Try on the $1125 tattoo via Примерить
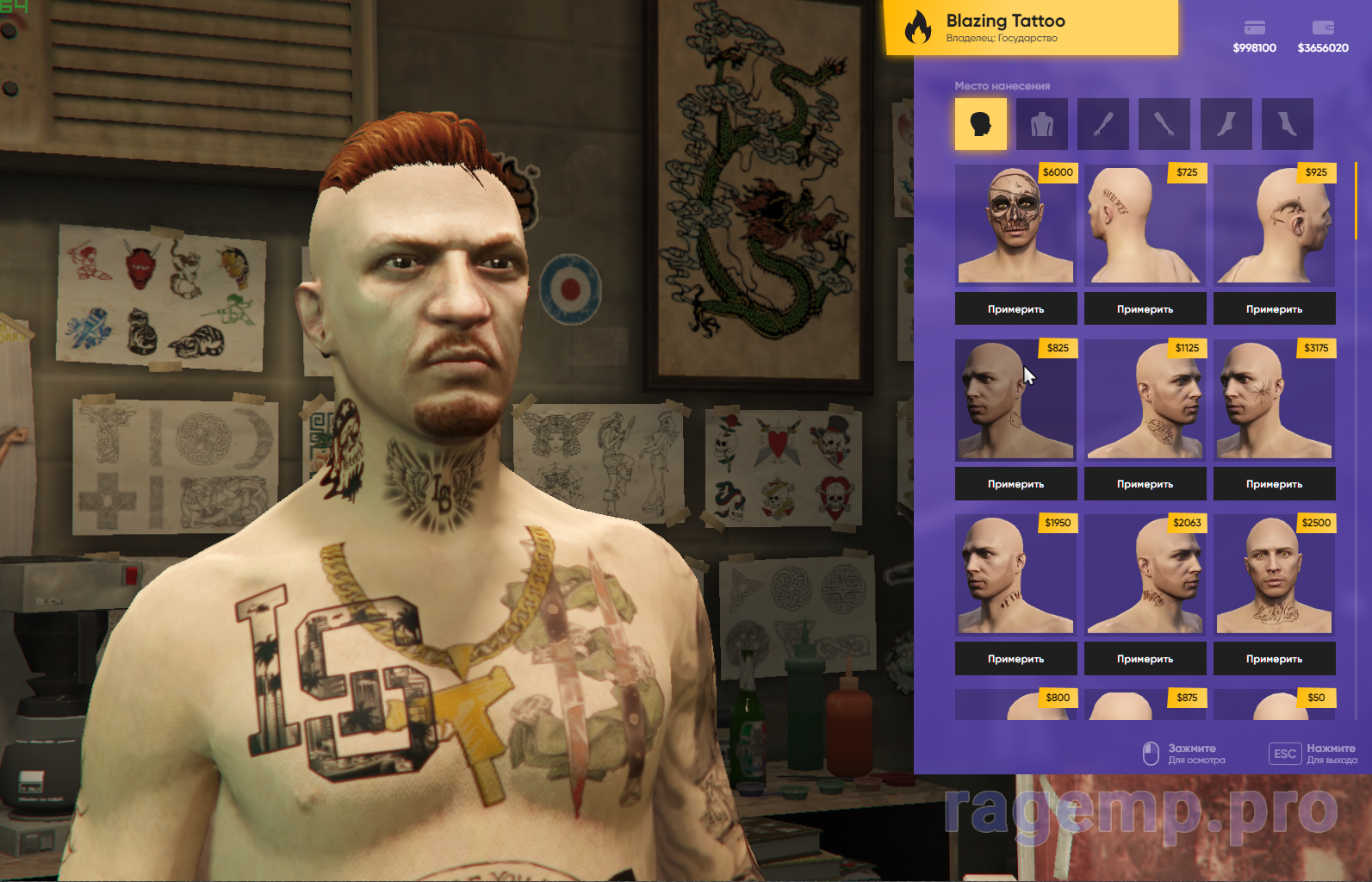The height and width of the screenshot is (882, 1372). pos(1145,484)
